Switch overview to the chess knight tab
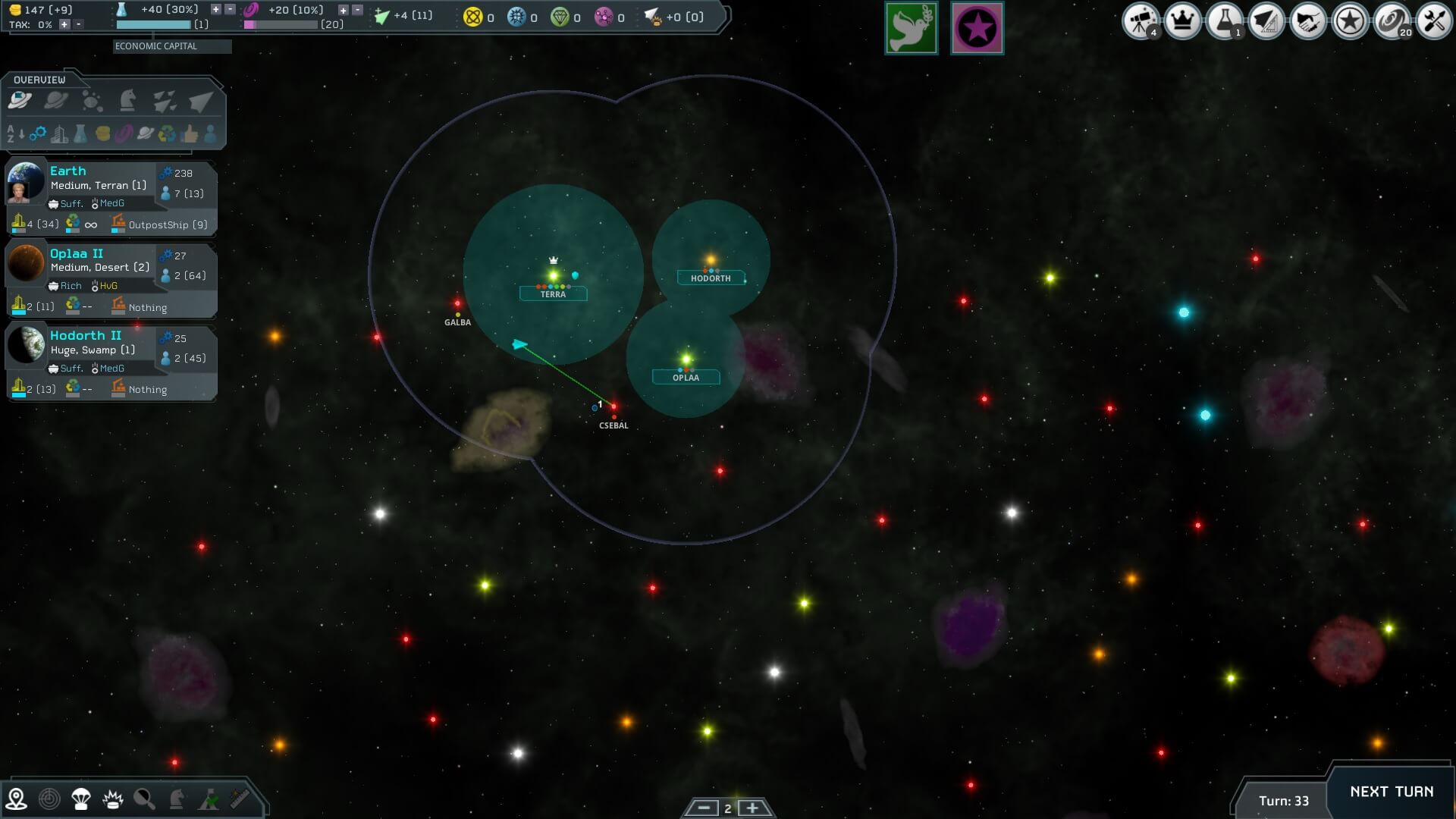This screenshot has height=819, width=1456. coord(128,100)
